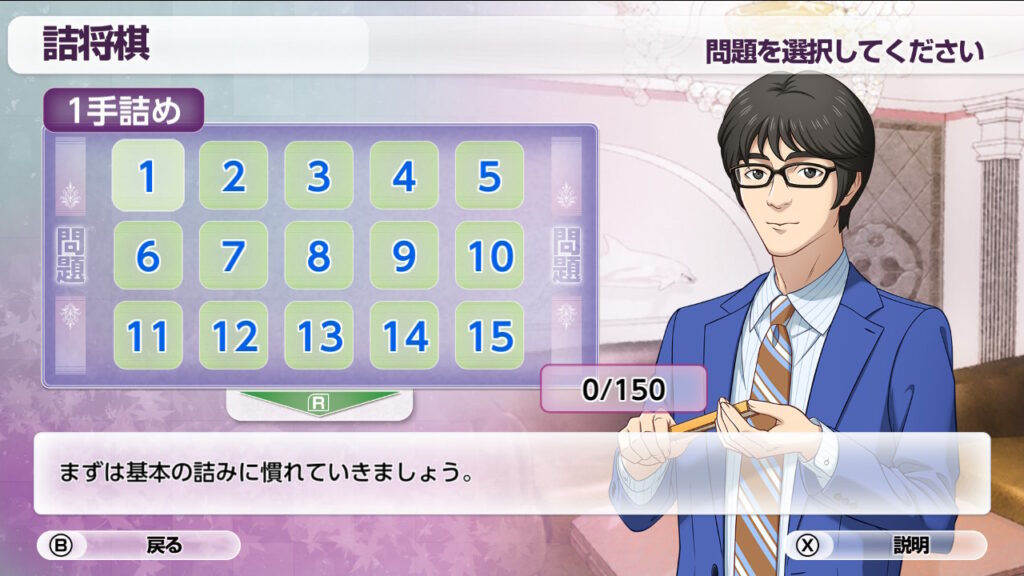The width and height of the screenshot is (1024, 576).
Task: Open the problem 14 tile
Action: coord(404,336)
